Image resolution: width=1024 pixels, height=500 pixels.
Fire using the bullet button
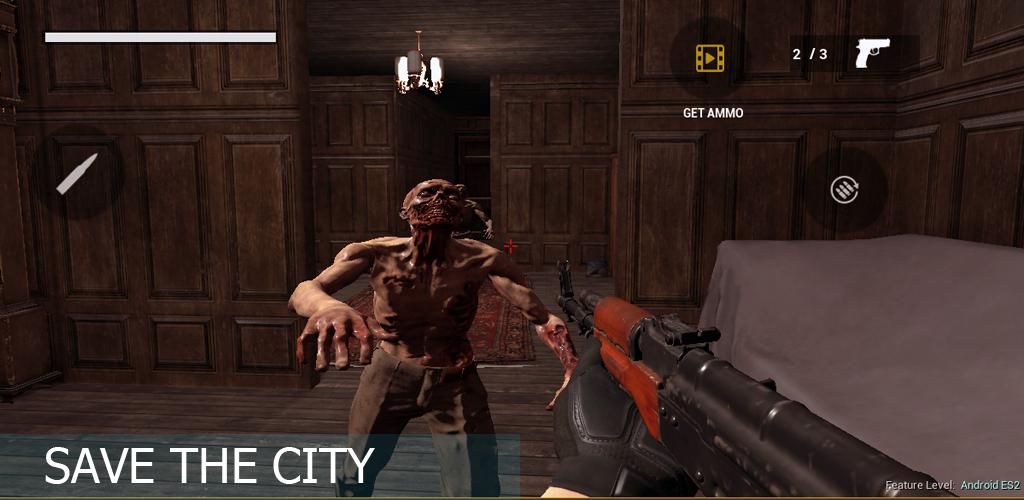click(x=78, y=174)
